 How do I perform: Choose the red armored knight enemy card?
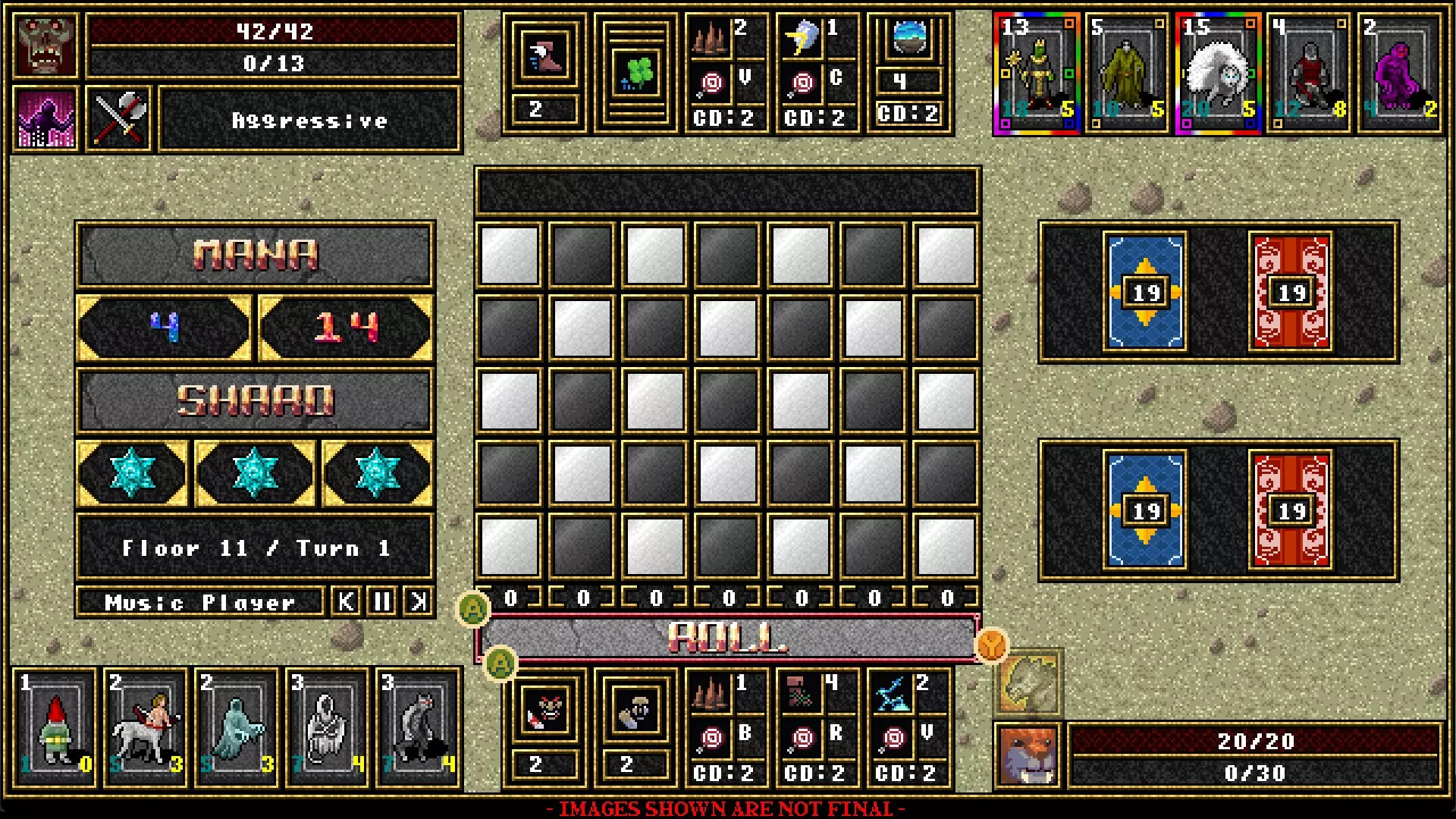tap(1309, 74)
